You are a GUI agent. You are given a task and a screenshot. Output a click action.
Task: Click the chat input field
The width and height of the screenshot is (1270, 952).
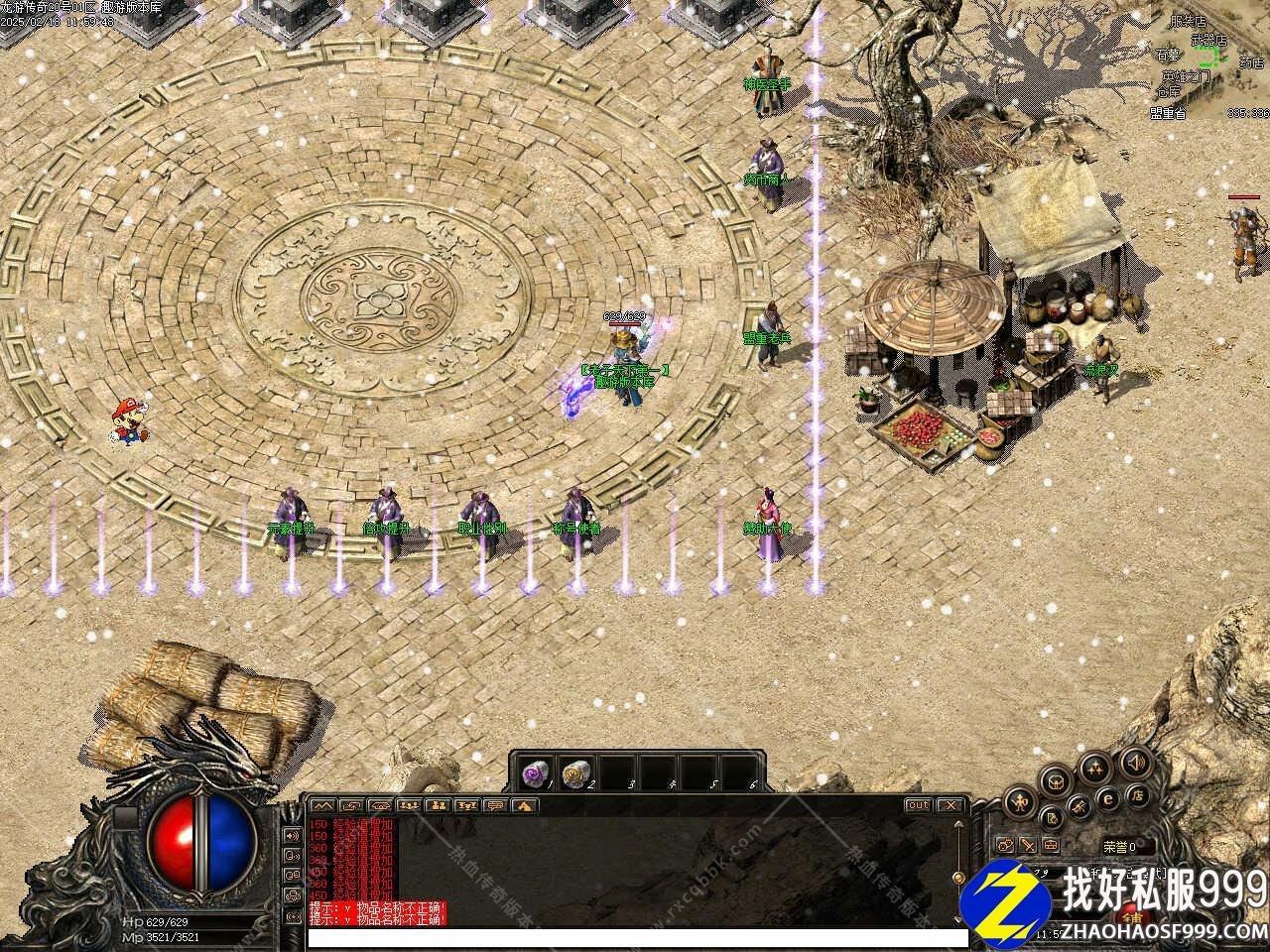(x=637, y=938)
